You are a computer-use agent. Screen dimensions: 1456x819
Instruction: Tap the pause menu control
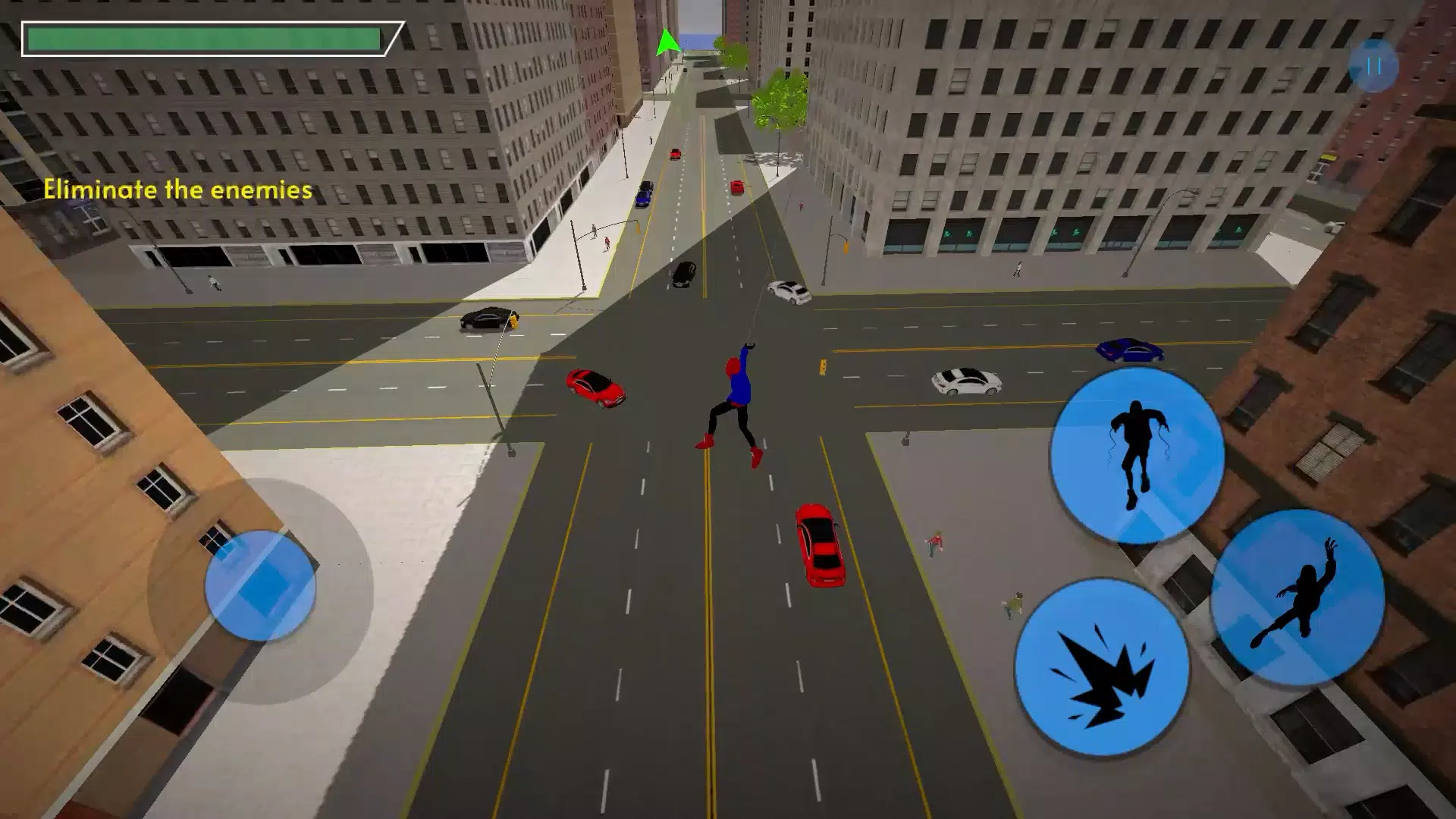coord(1373,66)
